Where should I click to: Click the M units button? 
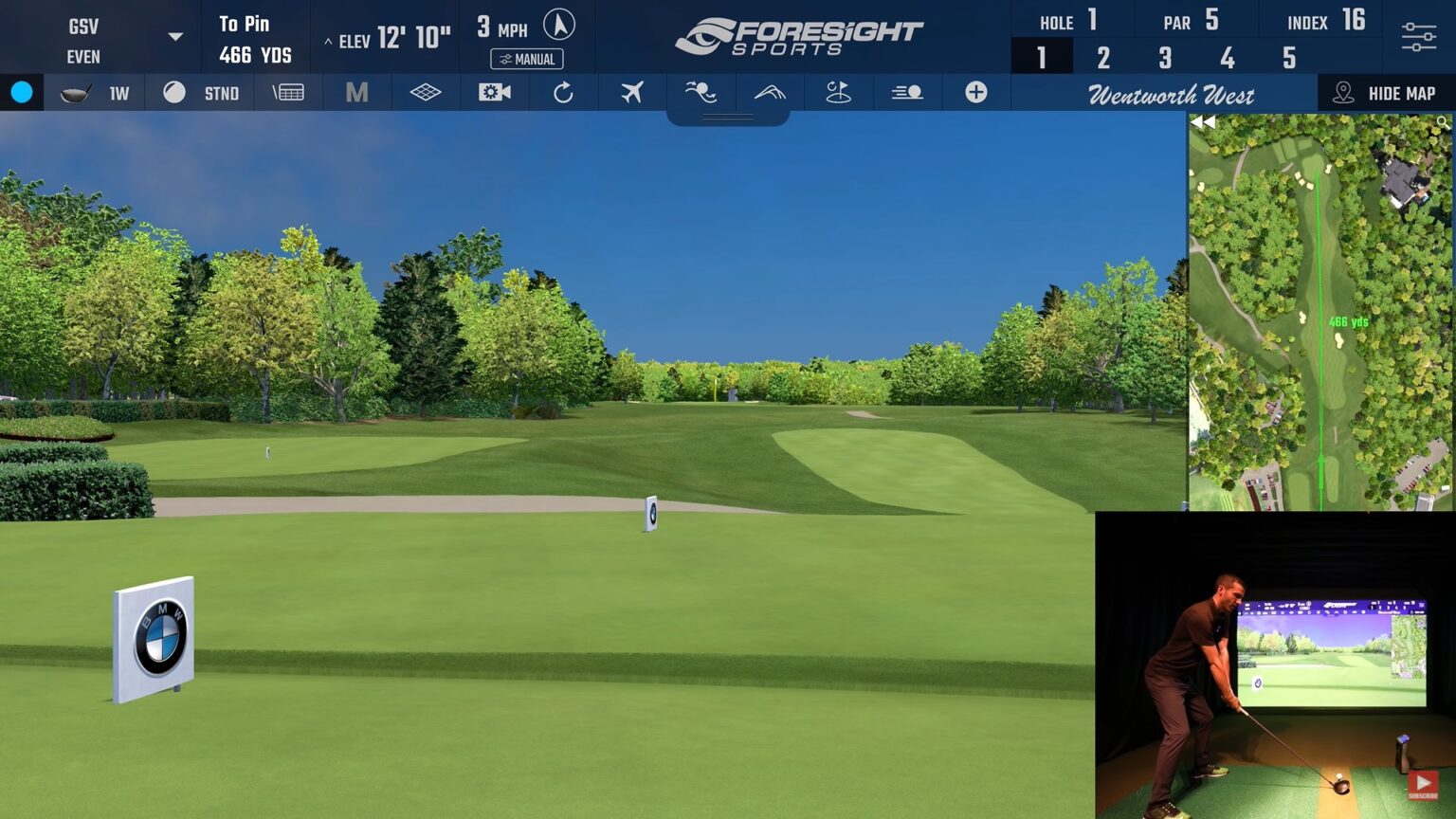[356, 92]
